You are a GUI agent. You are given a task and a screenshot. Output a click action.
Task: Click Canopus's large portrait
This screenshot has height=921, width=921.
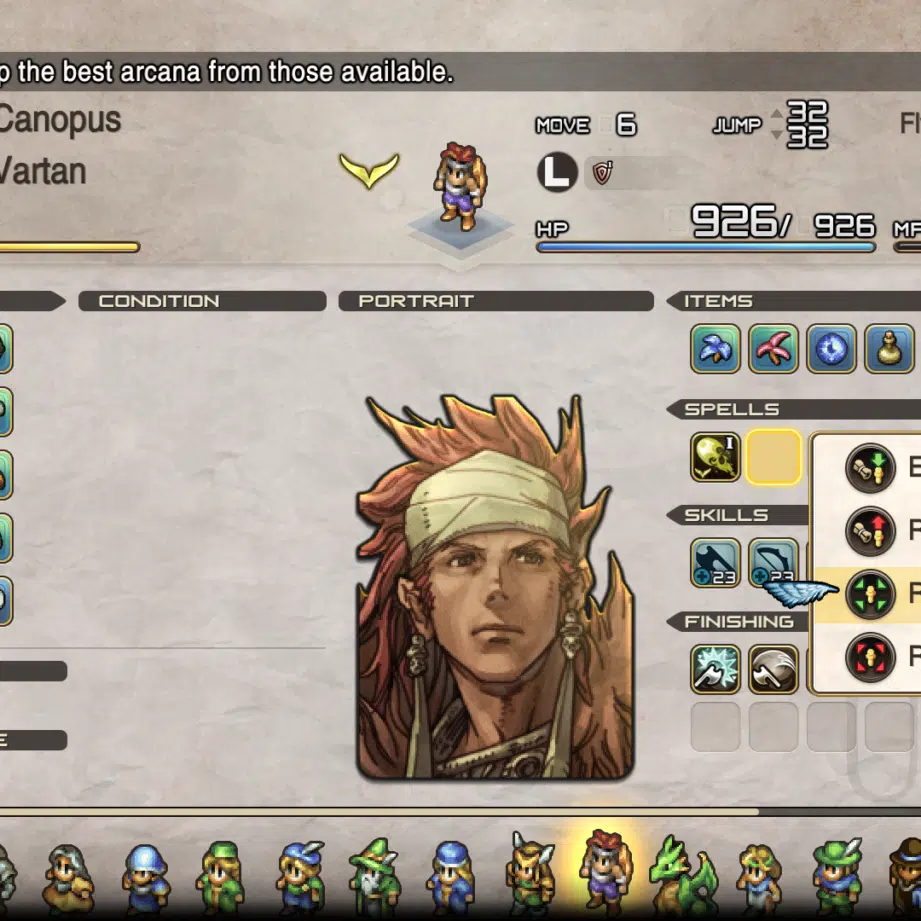coord(495,590)
